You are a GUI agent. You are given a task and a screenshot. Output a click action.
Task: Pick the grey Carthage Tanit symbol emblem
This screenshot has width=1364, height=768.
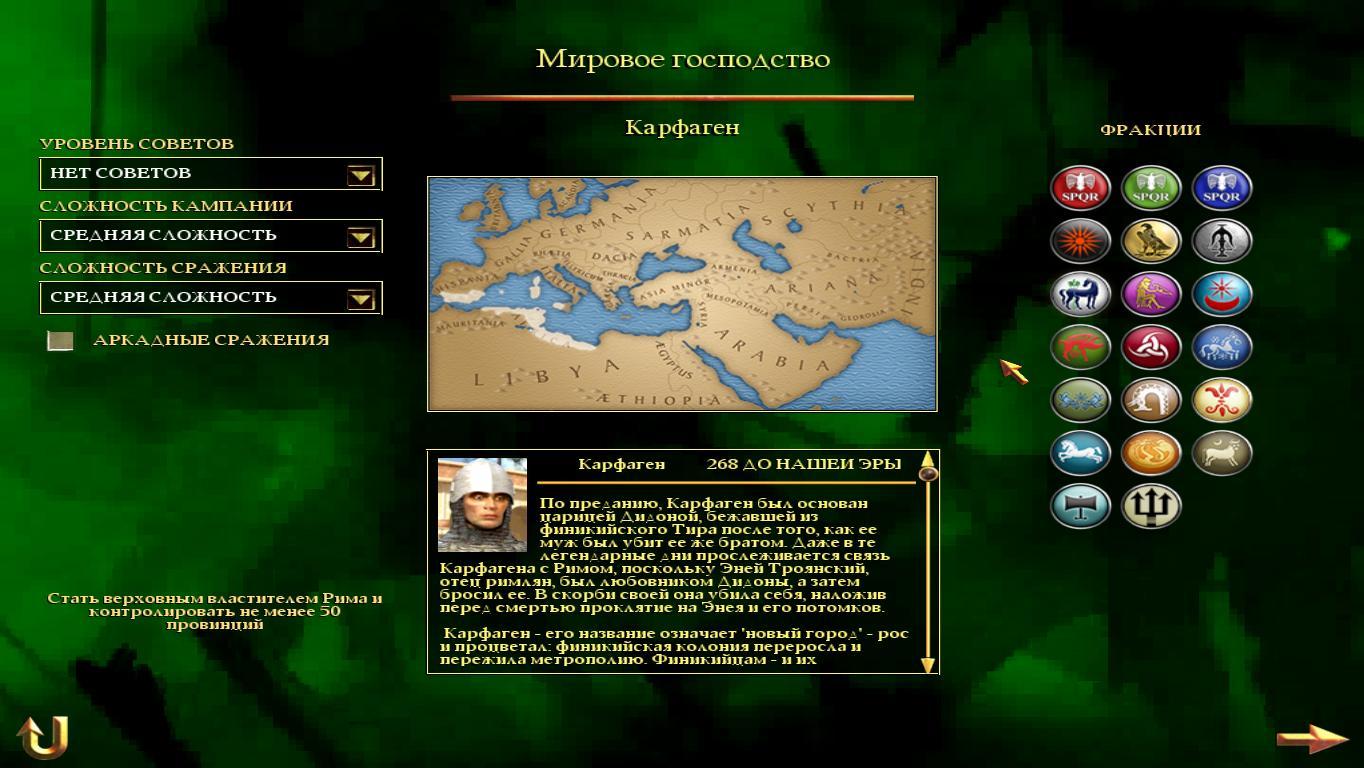pos(1221,241)
